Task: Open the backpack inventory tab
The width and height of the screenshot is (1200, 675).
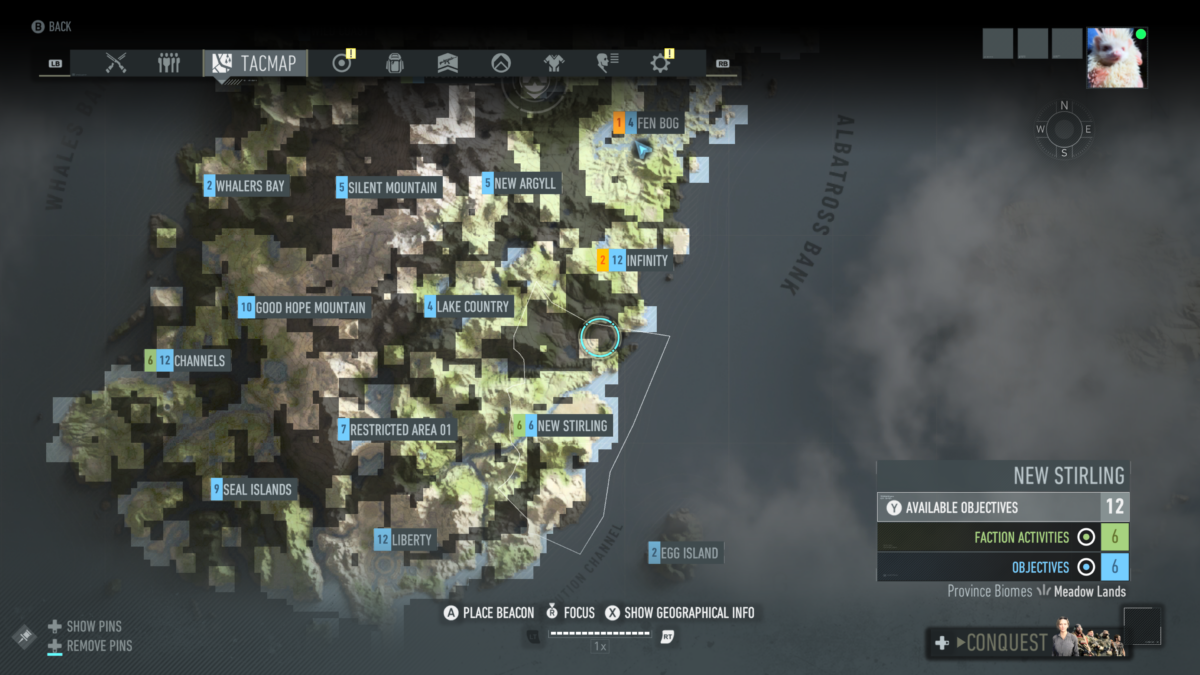Action: tap(395, 63)
